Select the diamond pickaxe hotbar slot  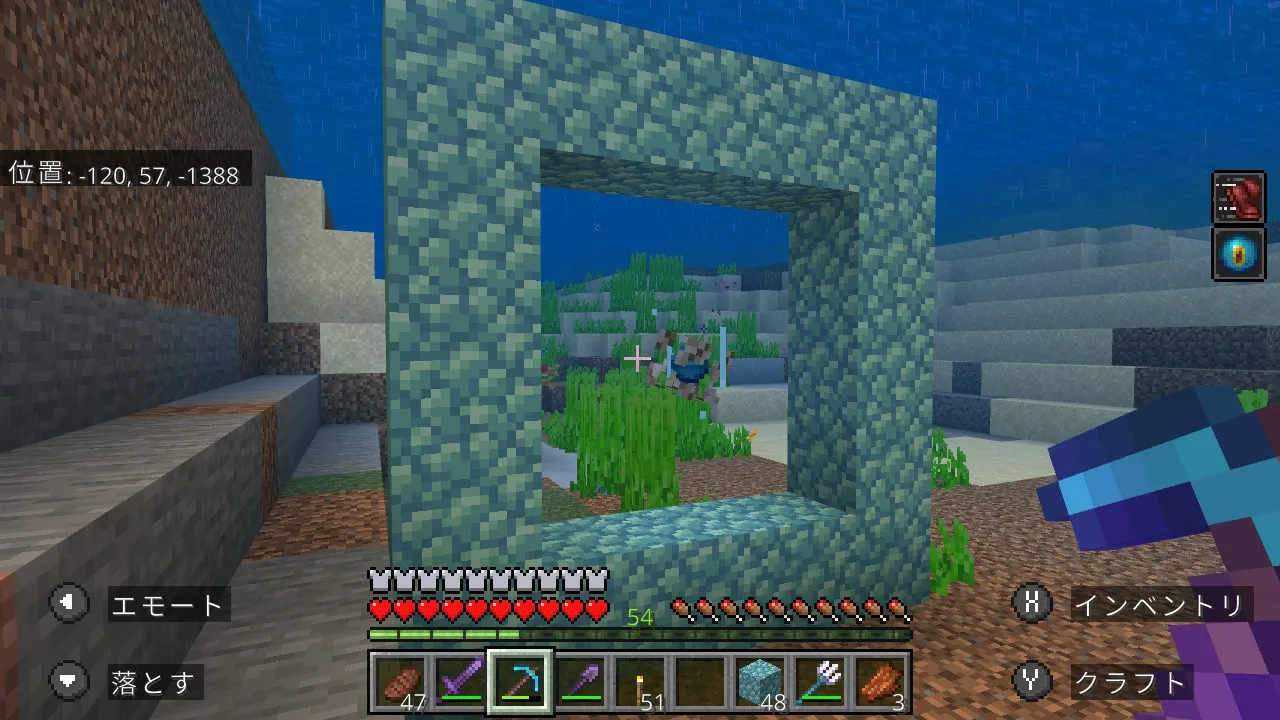point(519,683)
